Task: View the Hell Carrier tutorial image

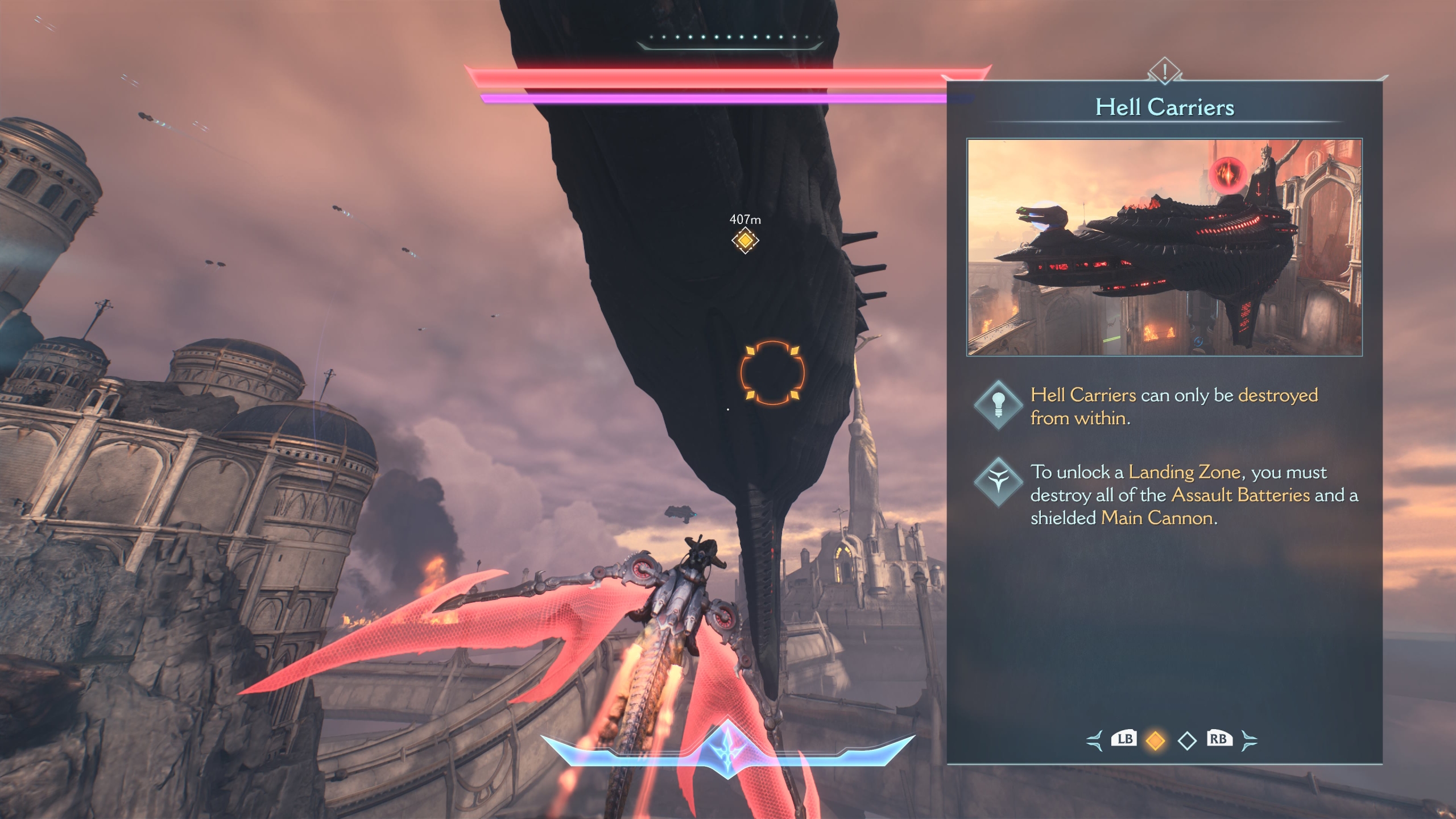Action: tap(1164, 247)
